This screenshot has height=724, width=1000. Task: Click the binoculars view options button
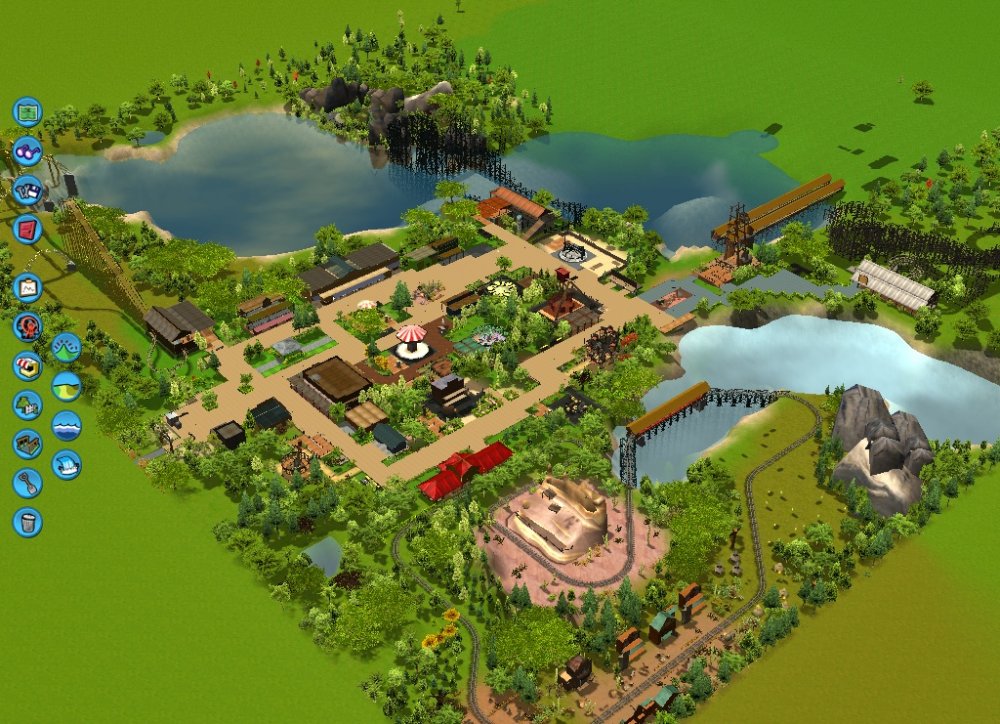[x=27, y=151]
